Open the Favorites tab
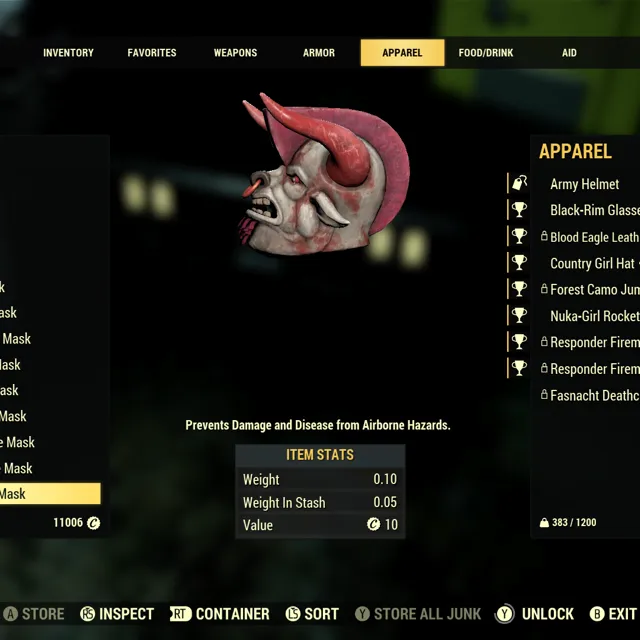Screen dimensions: 640x640 click(x=152, y=53)
